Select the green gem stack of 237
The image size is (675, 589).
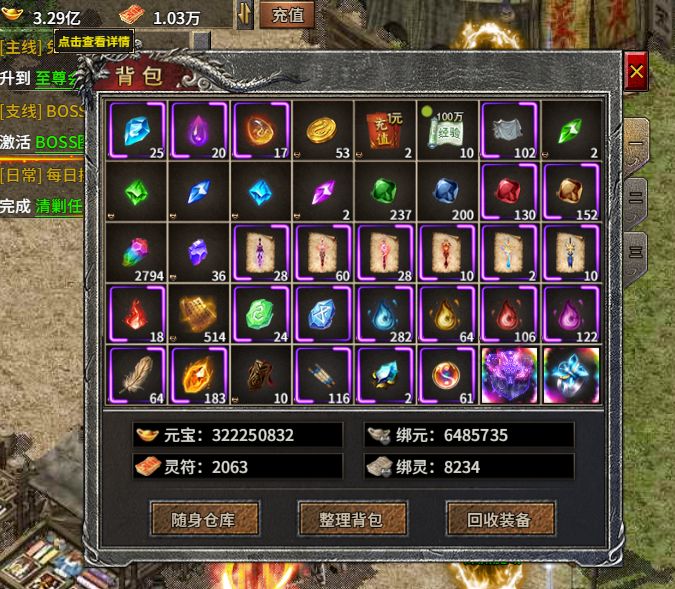[x=386, y=191]
